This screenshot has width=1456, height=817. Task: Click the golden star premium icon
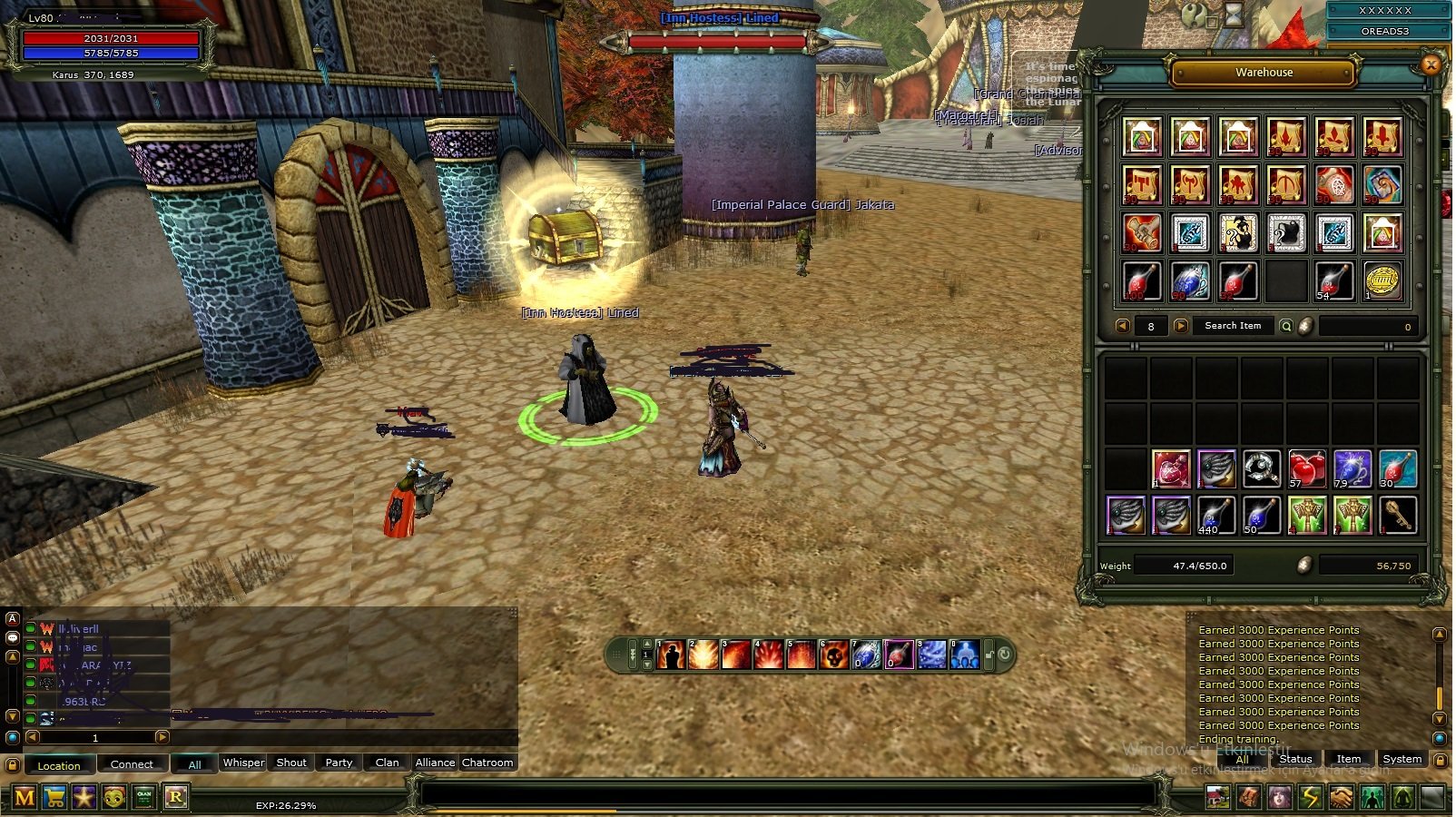tap(84, 798)
